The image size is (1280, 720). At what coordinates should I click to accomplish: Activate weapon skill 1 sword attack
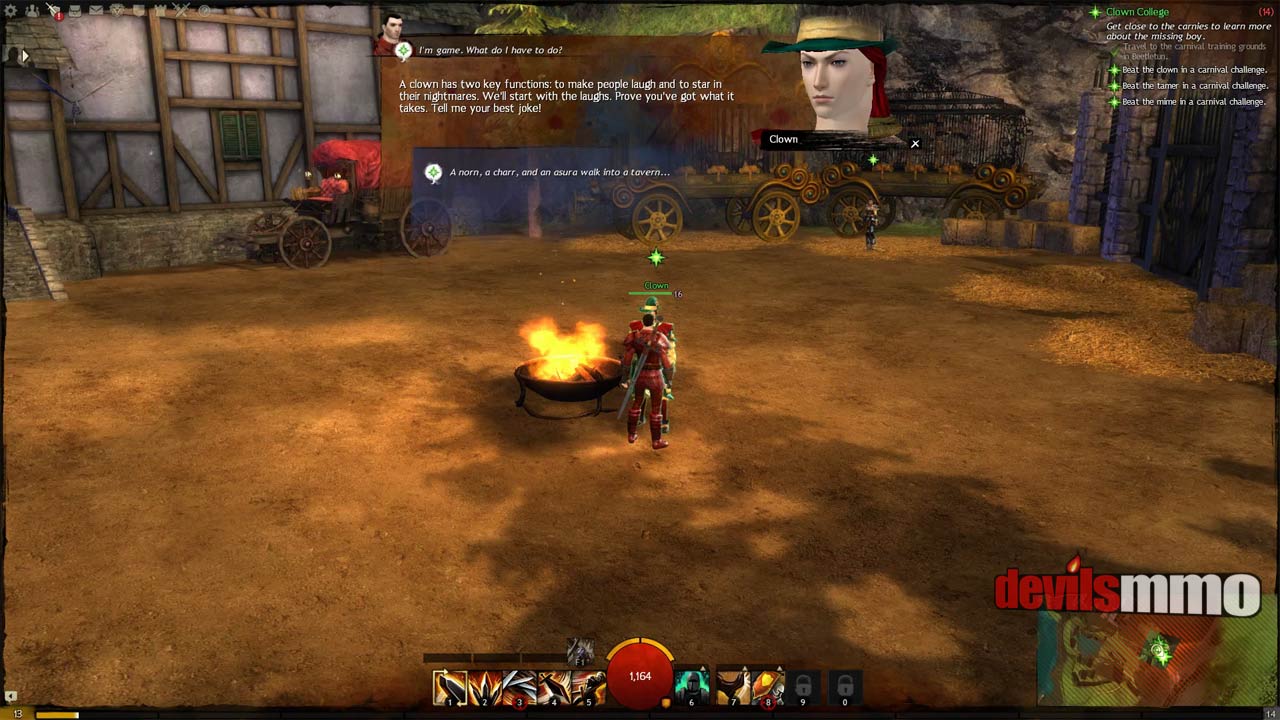(x=449, y=687)
